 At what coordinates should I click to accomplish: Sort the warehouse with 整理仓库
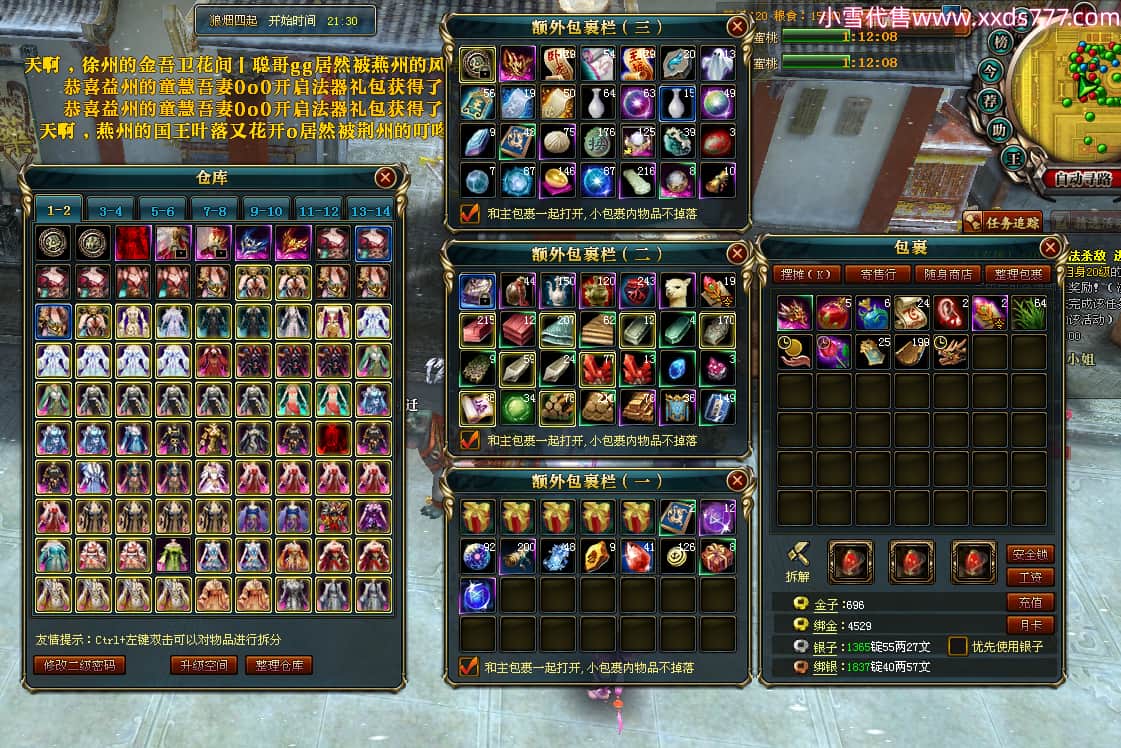[279, 665]
